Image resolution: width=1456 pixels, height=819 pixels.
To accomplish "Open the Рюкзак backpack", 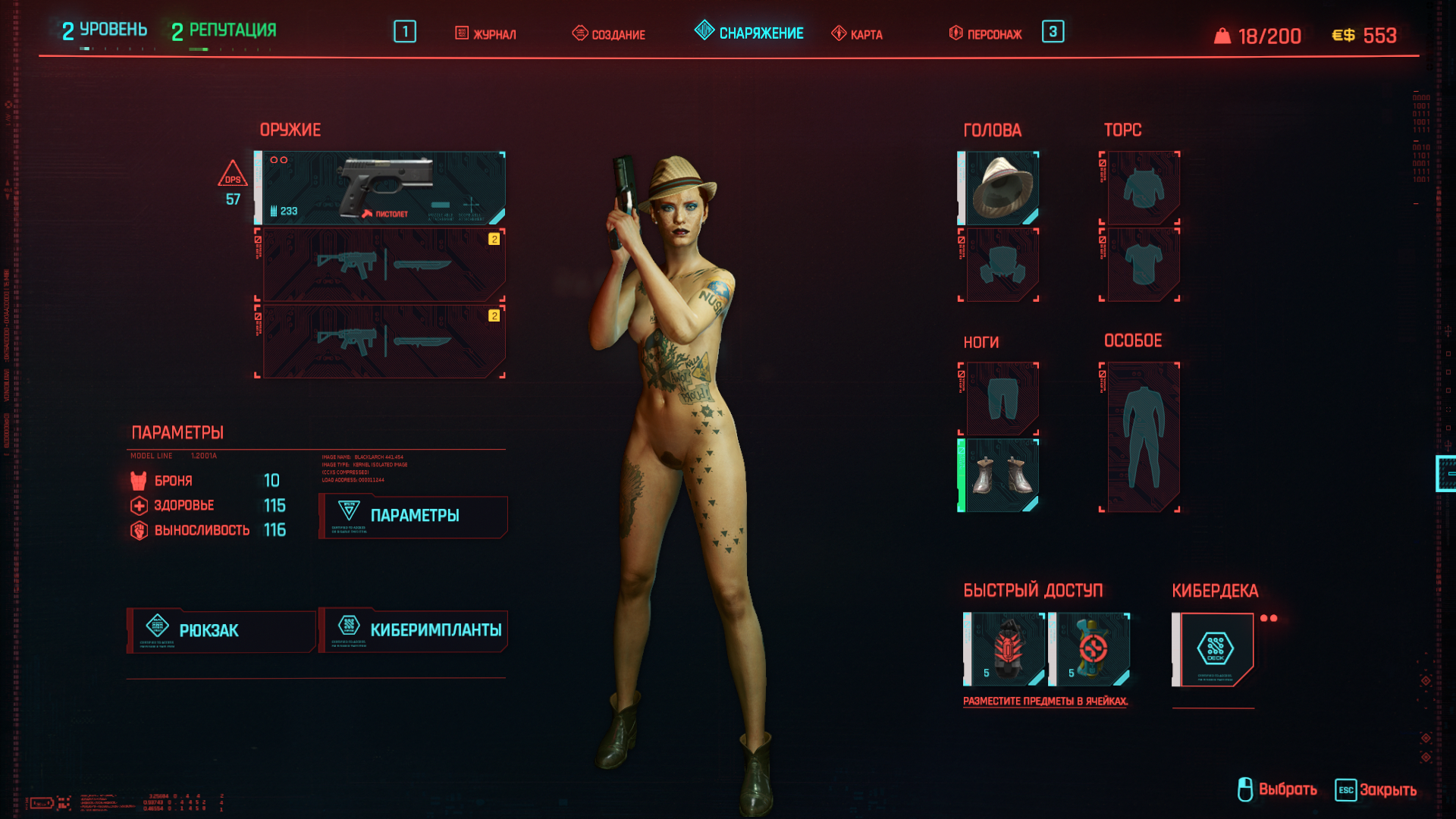I will pyautogui.click(x=221, y=631).
